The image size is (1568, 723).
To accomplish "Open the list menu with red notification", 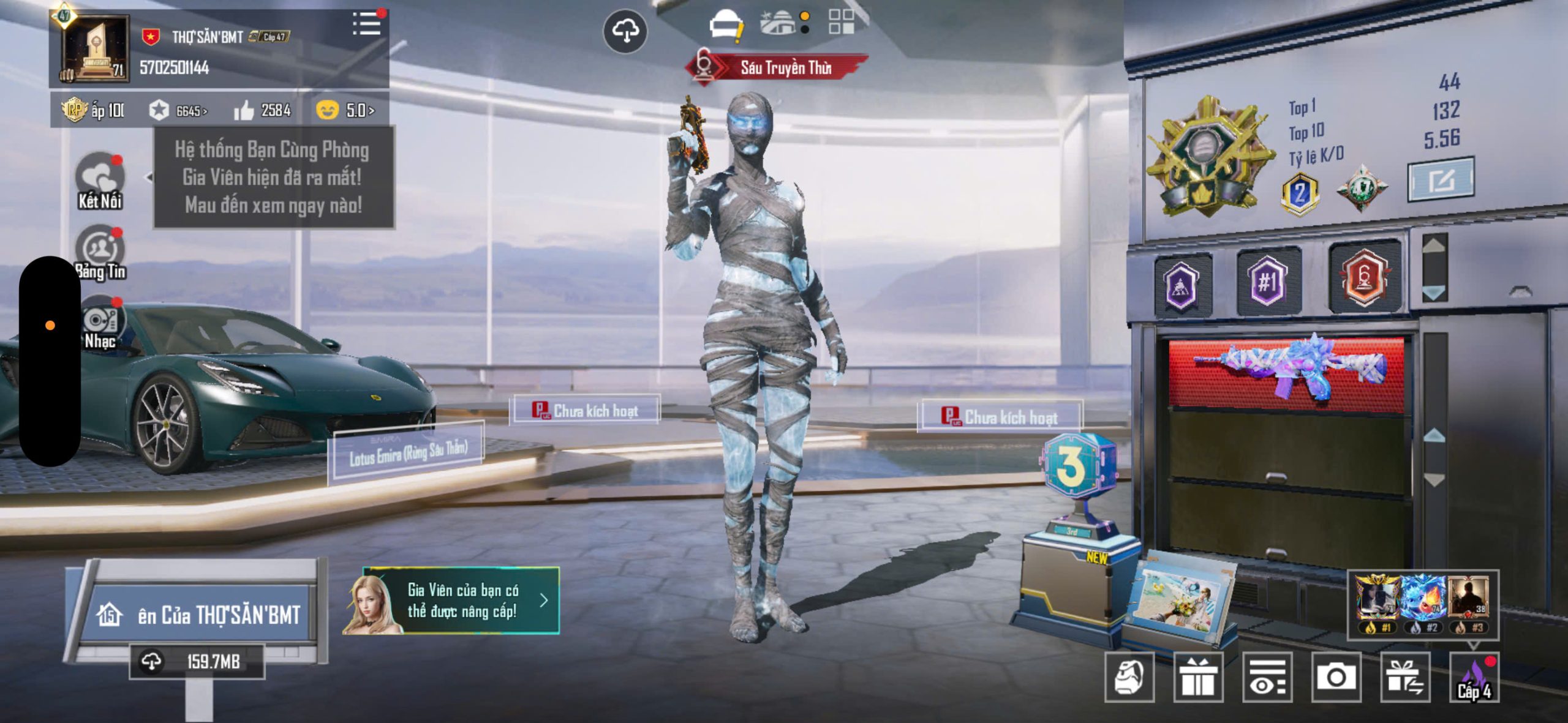I will coord(367,25).
